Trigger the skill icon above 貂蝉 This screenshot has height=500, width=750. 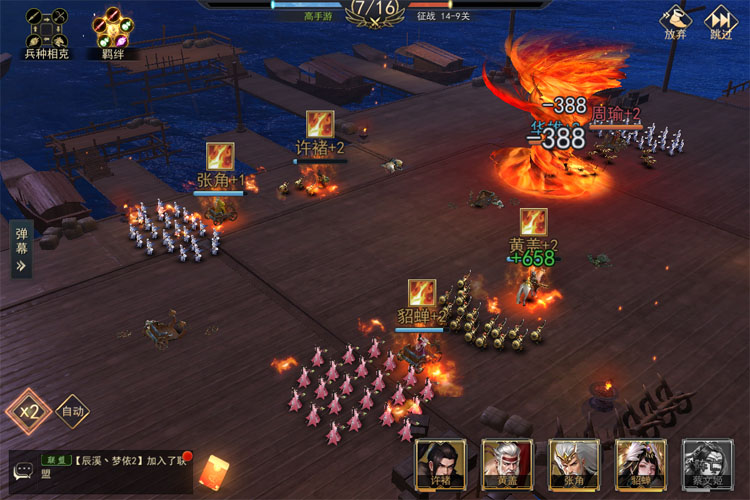421,293
